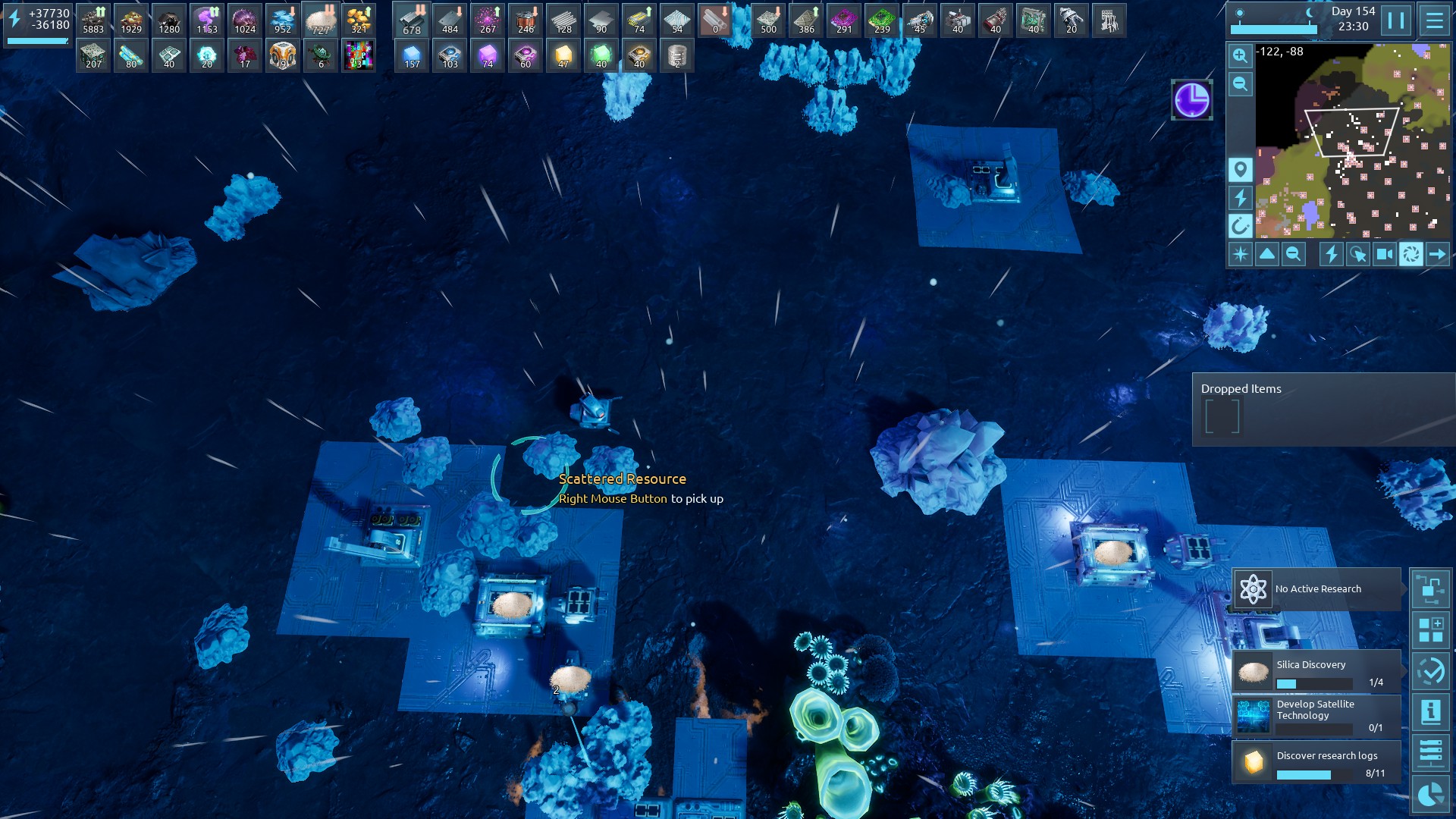Click the camera icon below the minimap
Image resolution: width=1456 pixels, height=819 pixels.
click(1384, 254)
